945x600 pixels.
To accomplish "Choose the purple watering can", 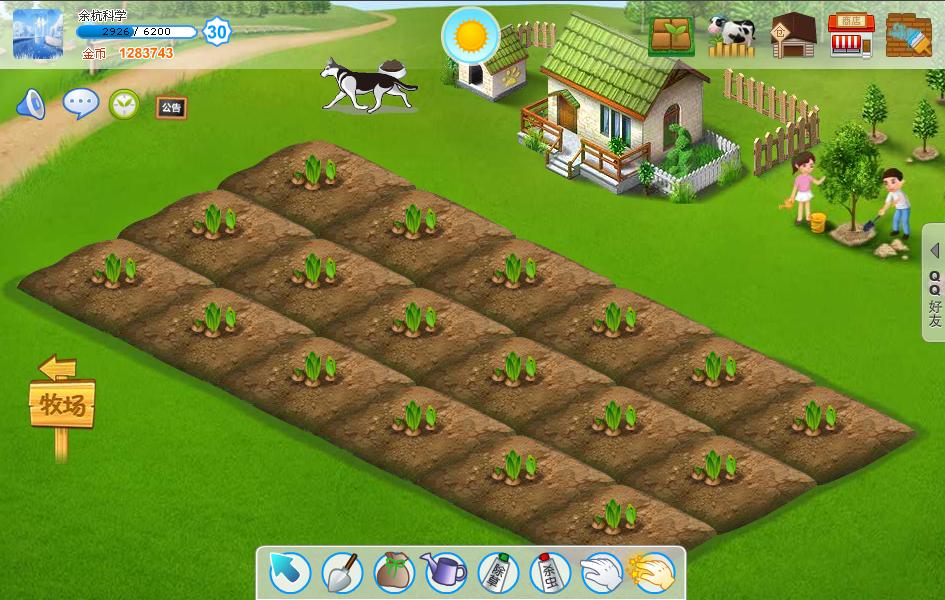I will (x=445, y=572).
